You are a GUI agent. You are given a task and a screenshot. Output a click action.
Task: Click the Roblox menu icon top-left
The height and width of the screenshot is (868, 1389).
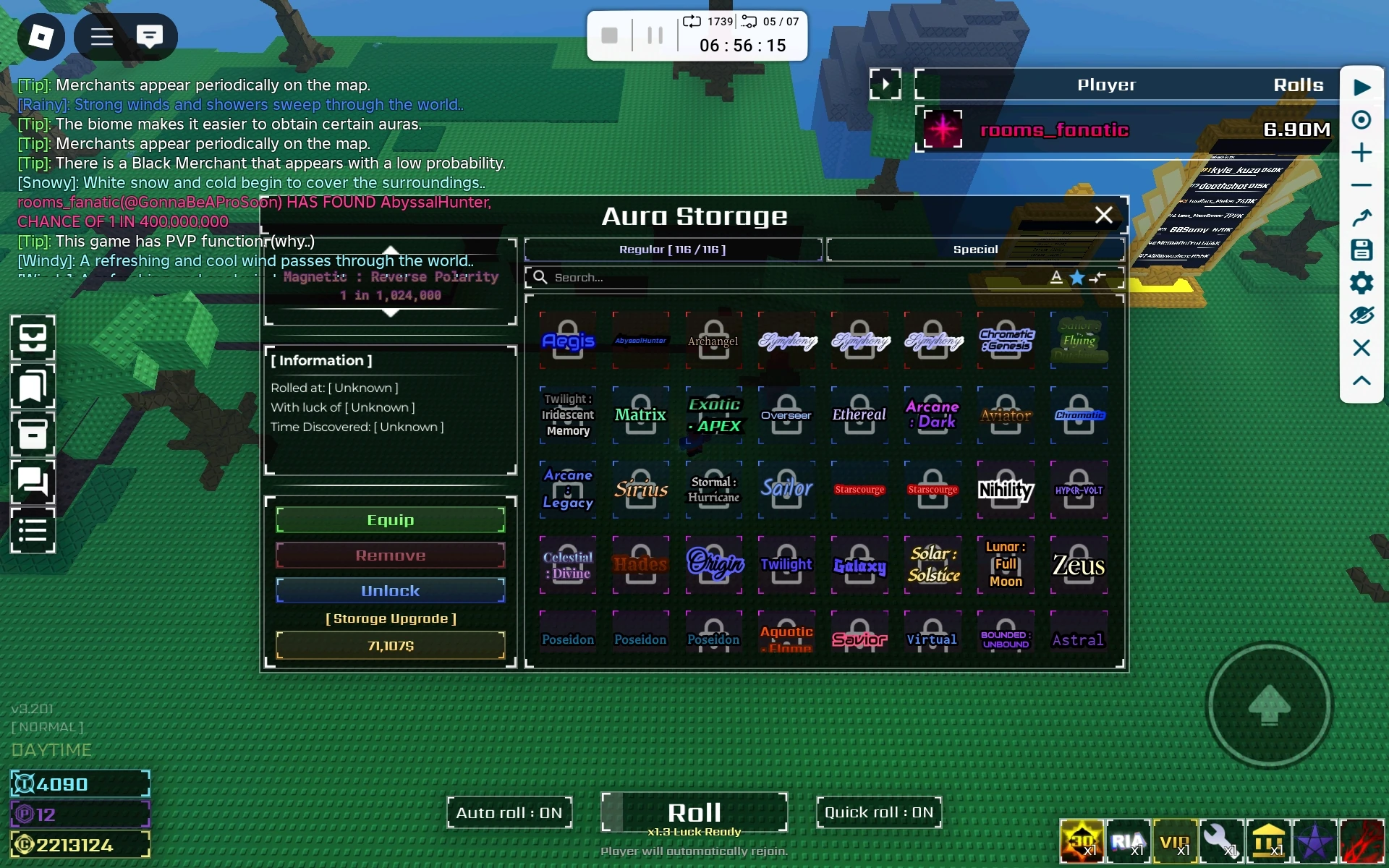pyautogui.click(x=41, y=36)
